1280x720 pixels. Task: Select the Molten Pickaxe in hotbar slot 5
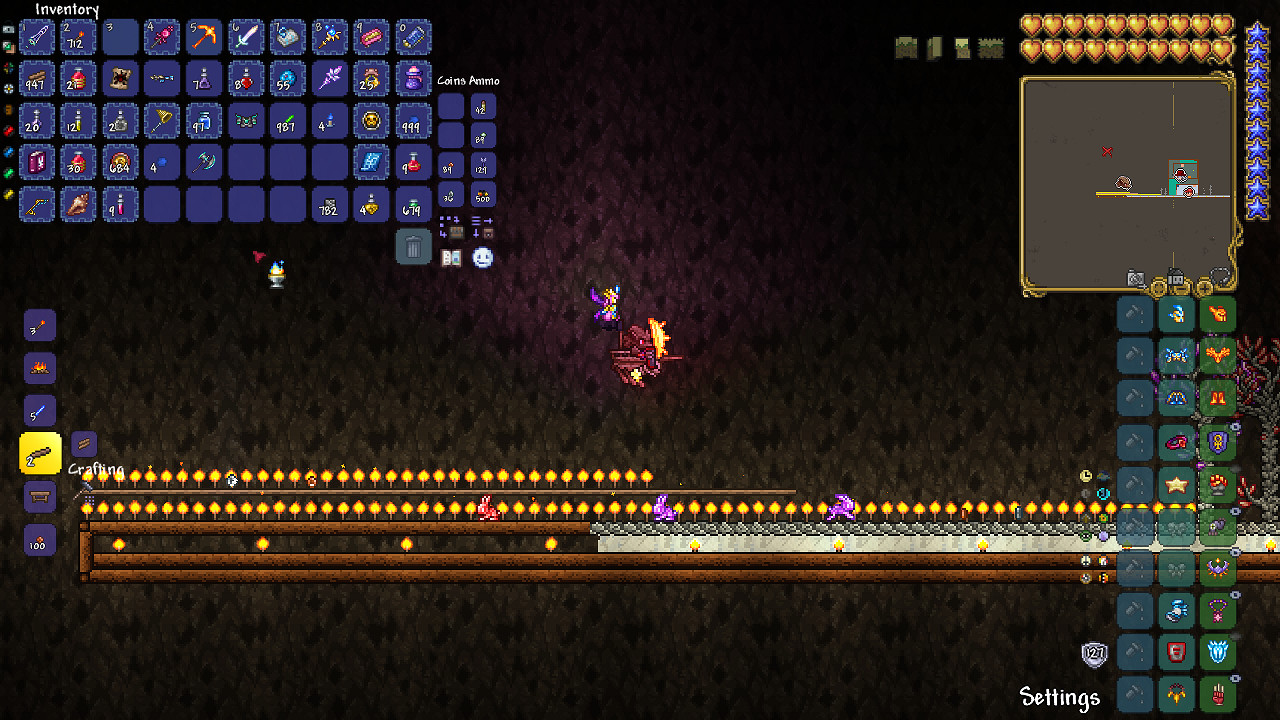[x=204, y=37]
